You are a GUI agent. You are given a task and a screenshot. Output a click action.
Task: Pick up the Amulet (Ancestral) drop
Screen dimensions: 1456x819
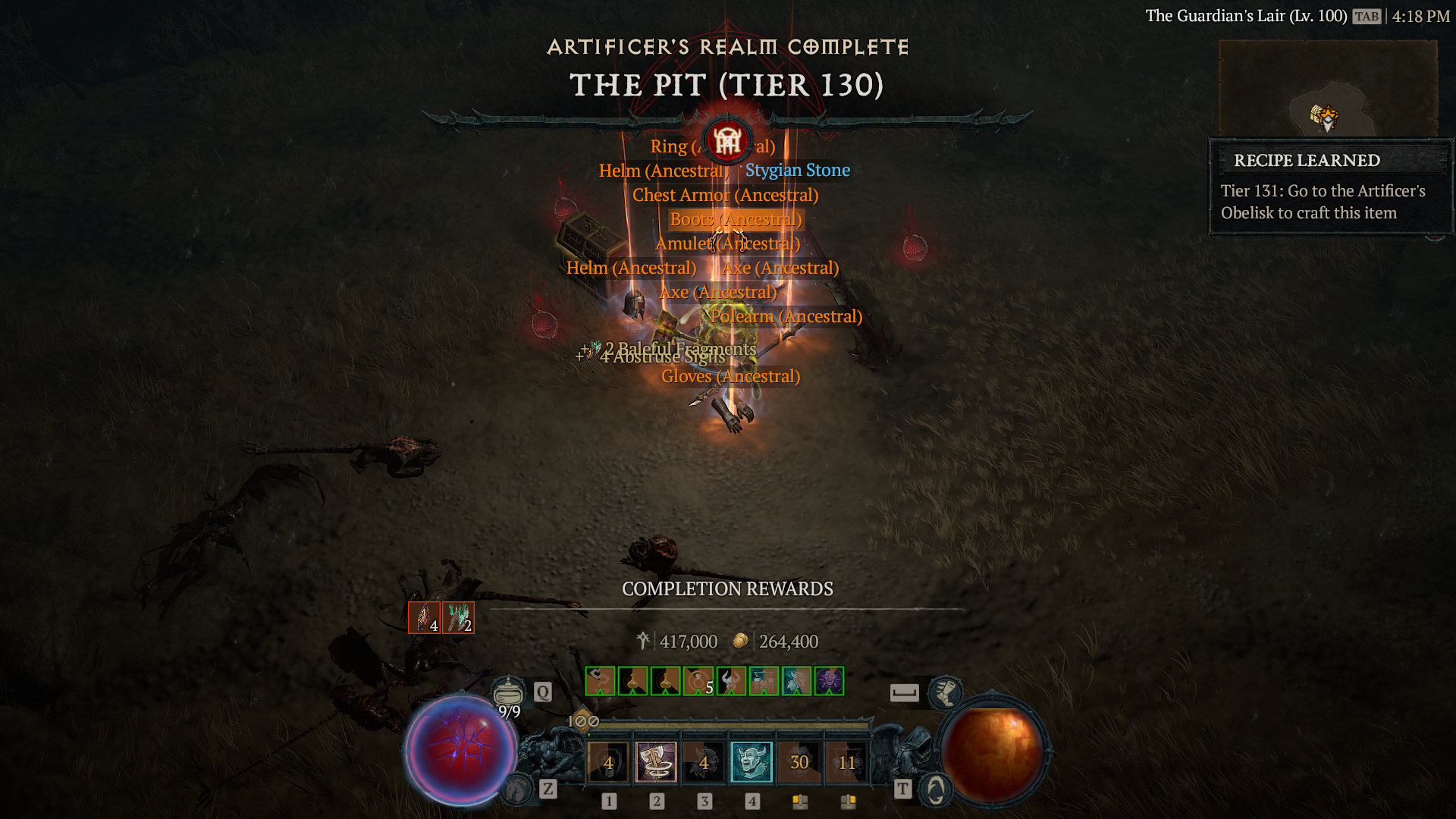[727, 243]
